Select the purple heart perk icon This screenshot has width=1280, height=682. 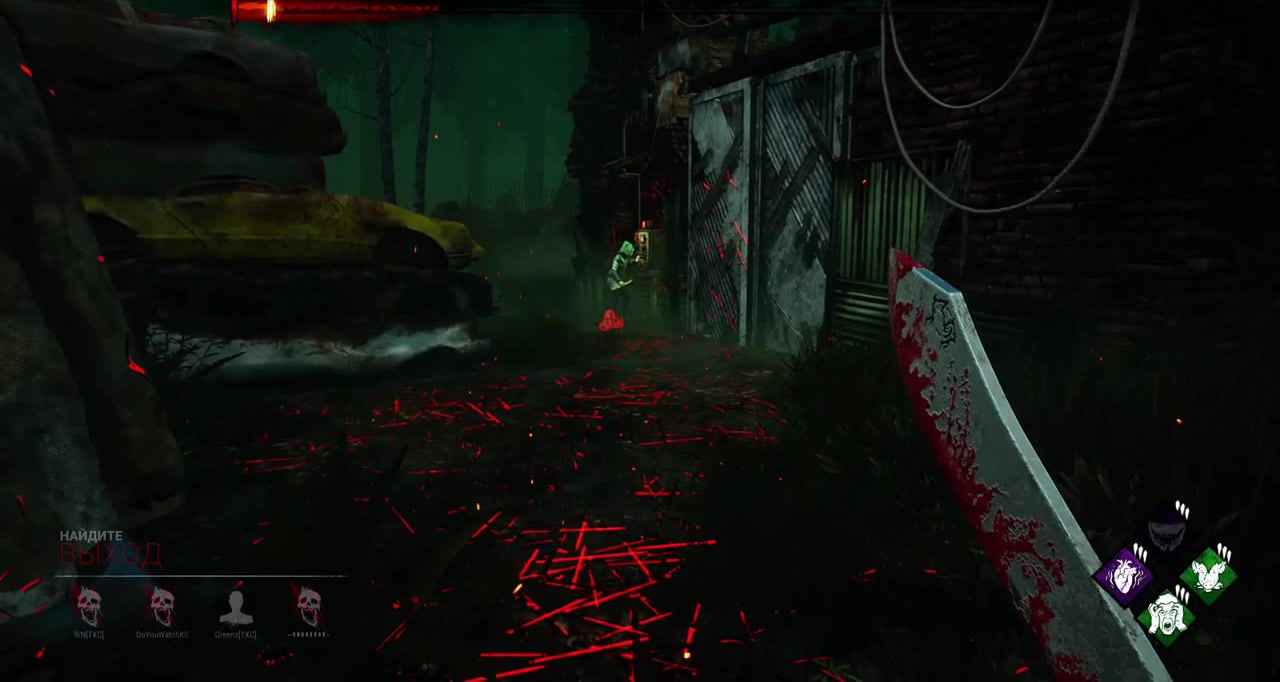[1124, 575]
